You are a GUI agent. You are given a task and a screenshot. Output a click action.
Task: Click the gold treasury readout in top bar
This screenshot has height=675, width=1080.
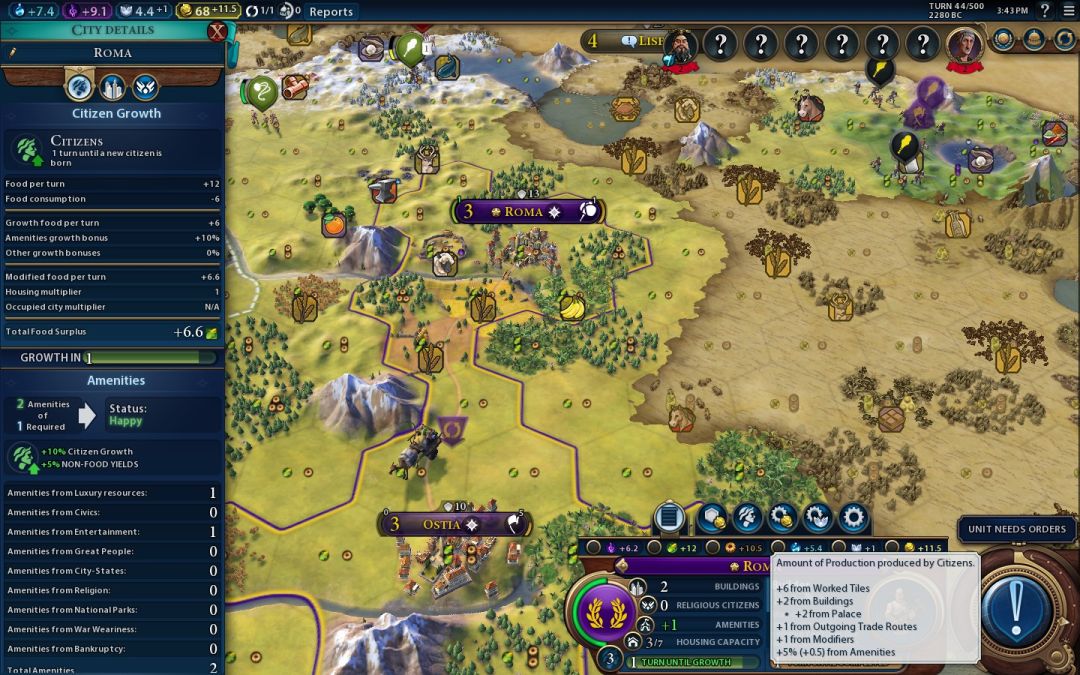tap(208, 11)
